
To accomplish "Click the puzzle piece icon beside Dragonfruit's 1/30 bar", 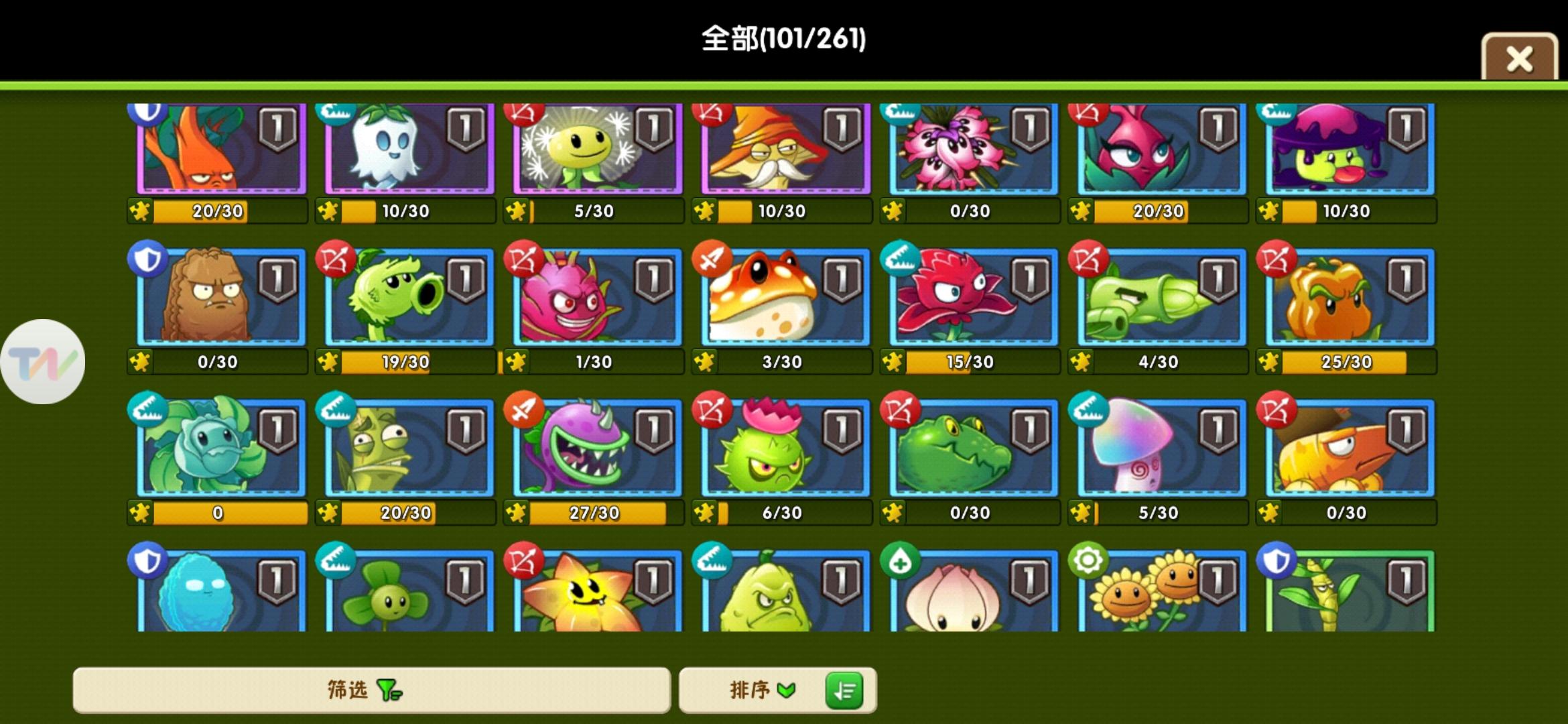I will [x=516, y=361].
